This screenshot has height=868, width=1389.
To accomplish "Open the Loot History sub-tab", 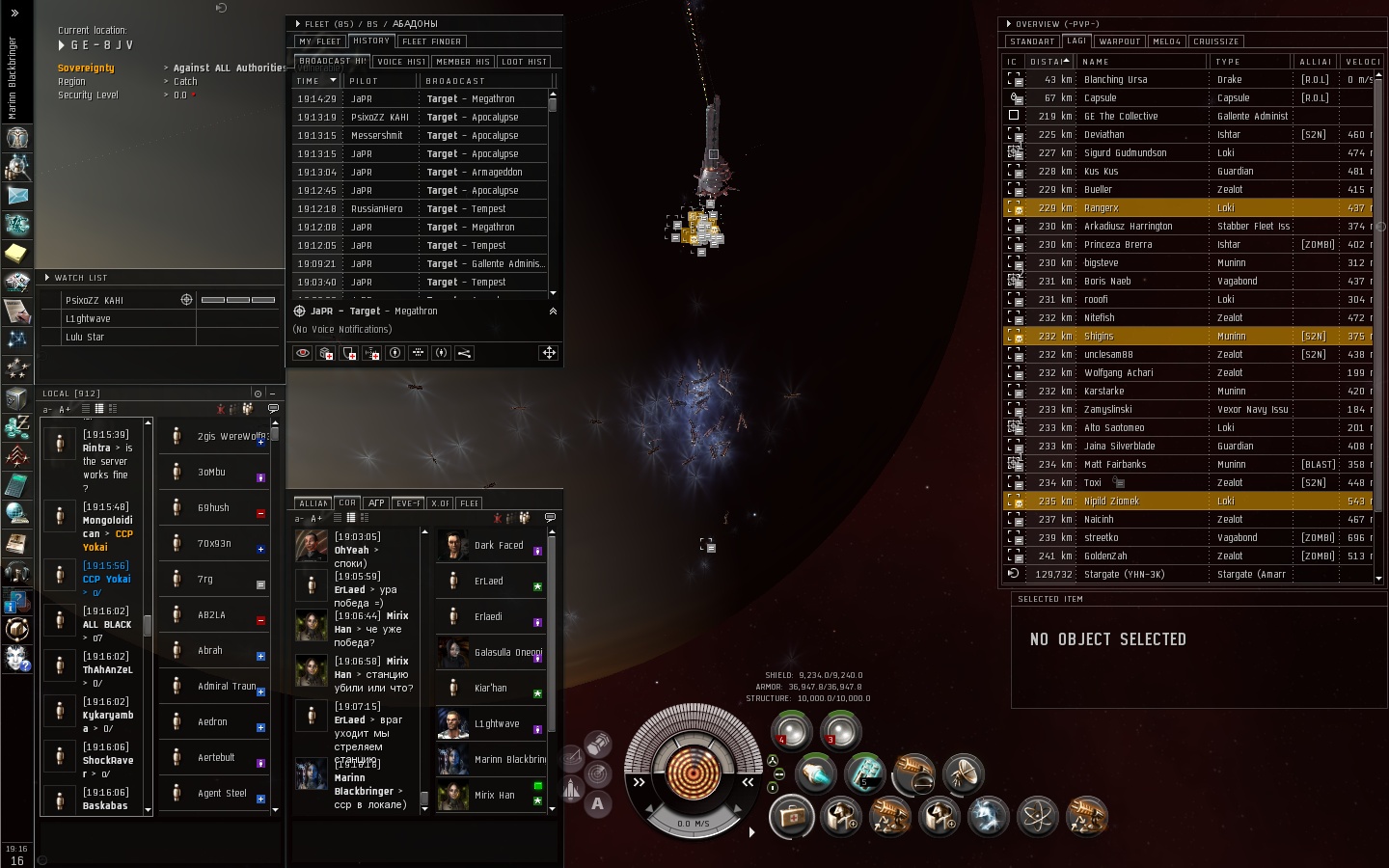I will click(525, 62).
